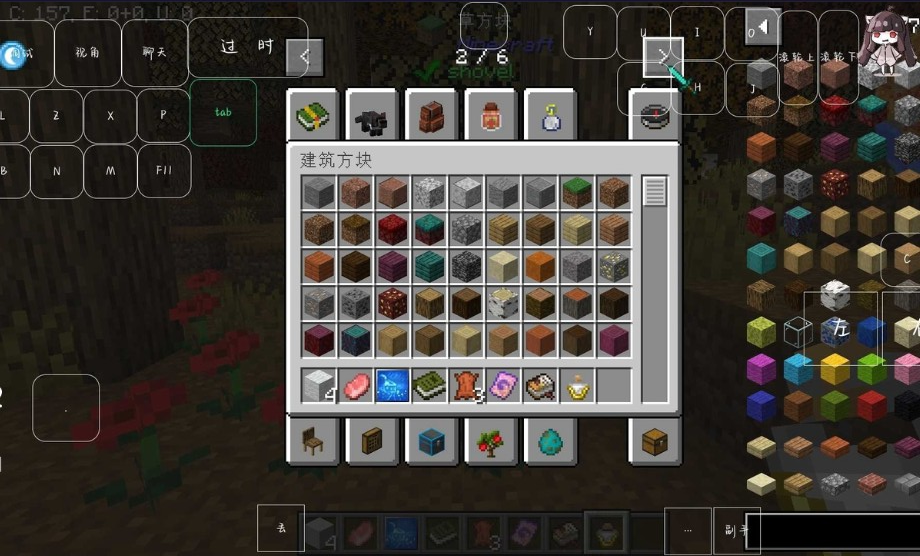
Task: Tap the green tab overlay key
Action: tap(223, 113)
